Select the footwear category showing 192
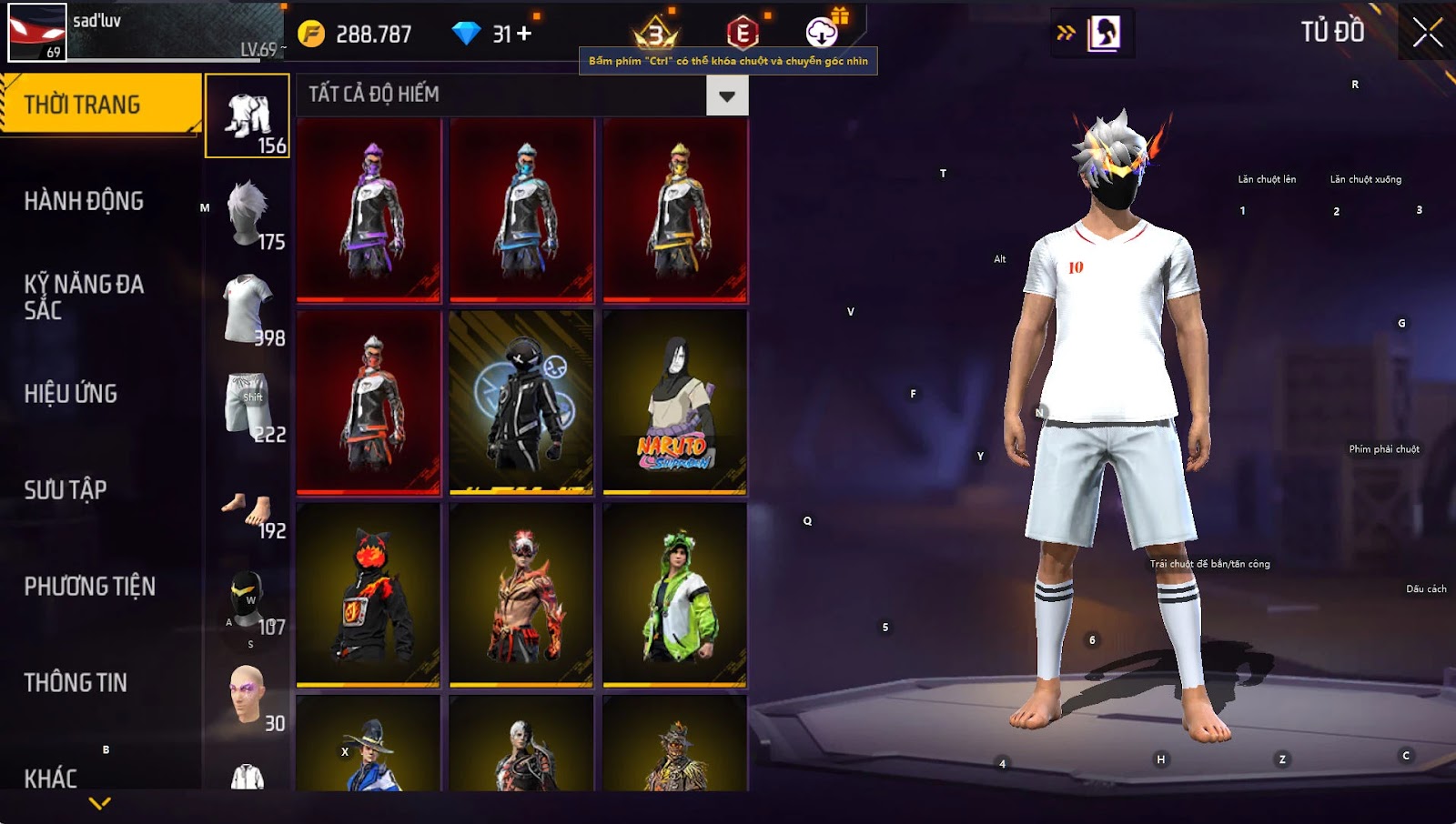The image size is (1456, 824). (x=248, y=510)
